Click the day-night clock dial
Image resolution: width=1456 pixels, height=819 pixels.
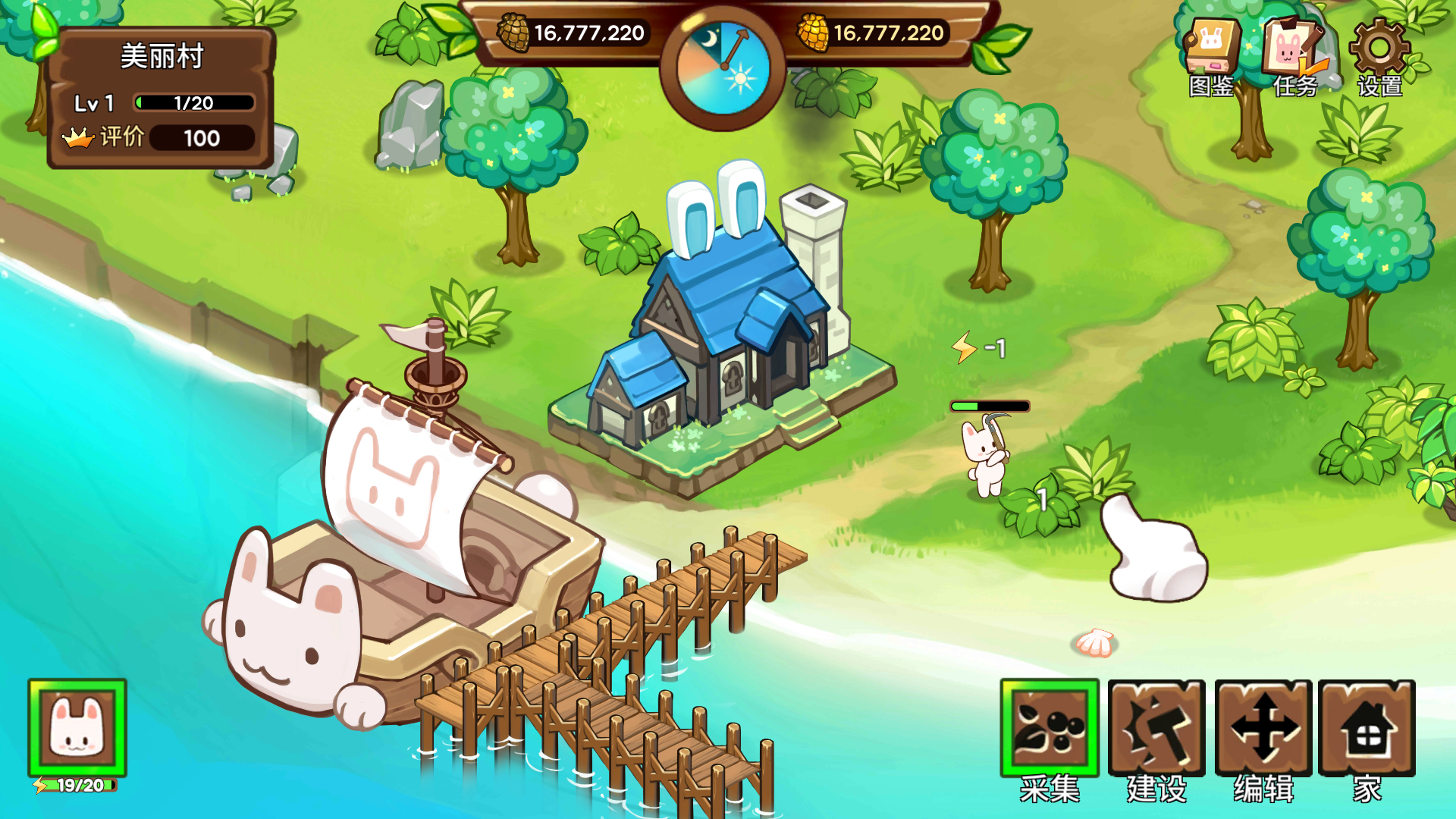pos(723,68)
